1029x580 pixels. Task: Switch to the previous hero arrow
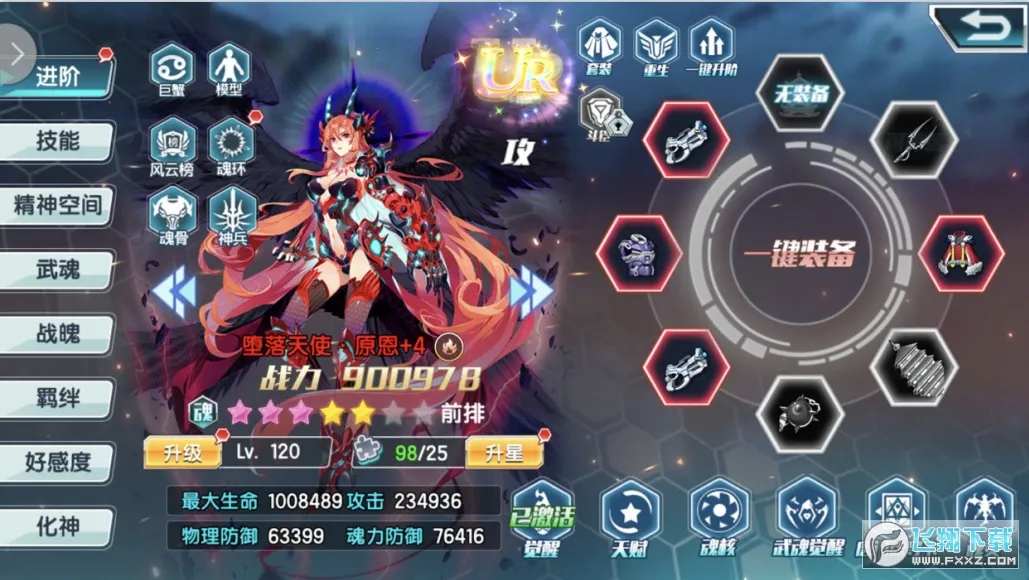point(172,291)
